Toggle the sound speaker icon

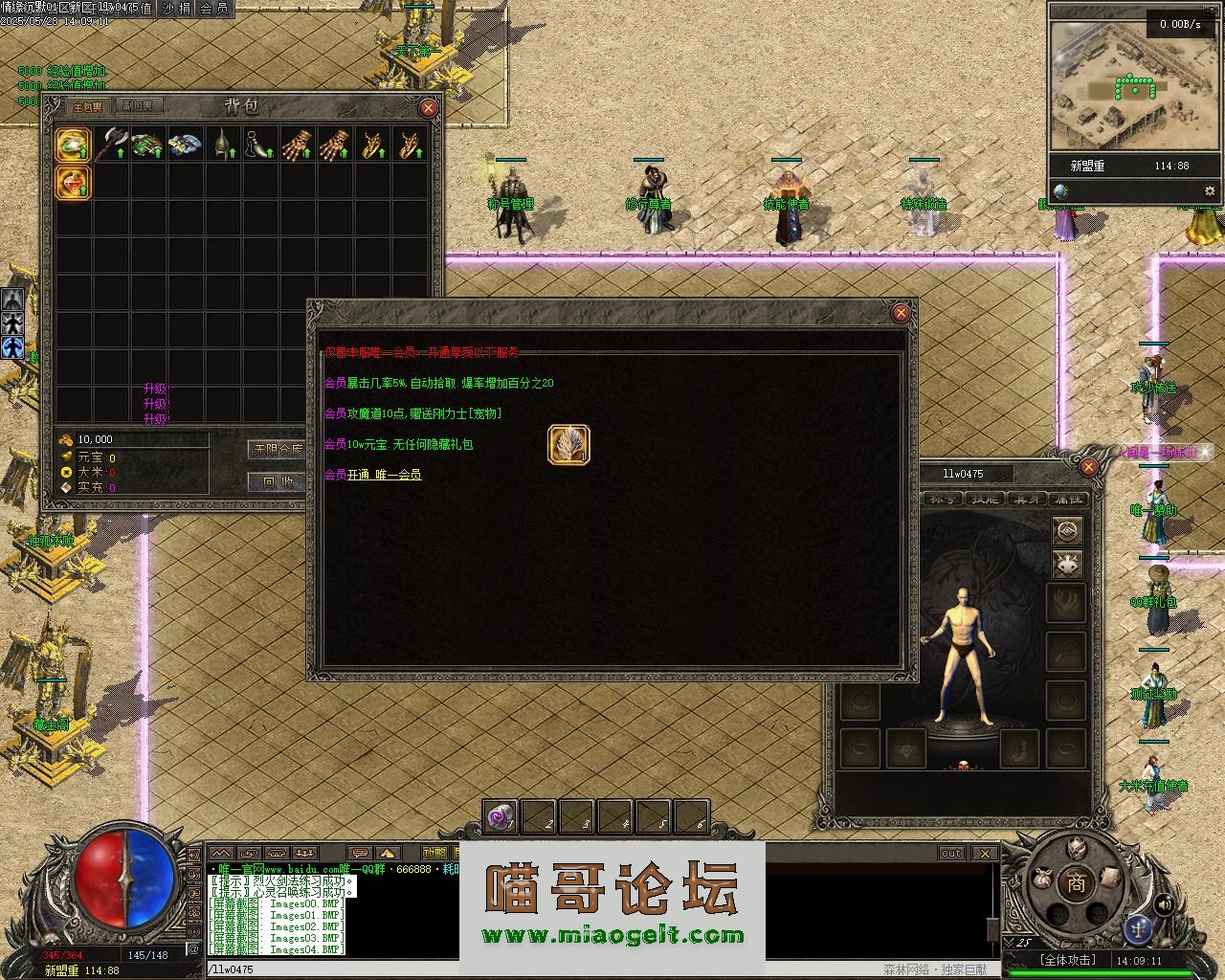click(1164, 903)
